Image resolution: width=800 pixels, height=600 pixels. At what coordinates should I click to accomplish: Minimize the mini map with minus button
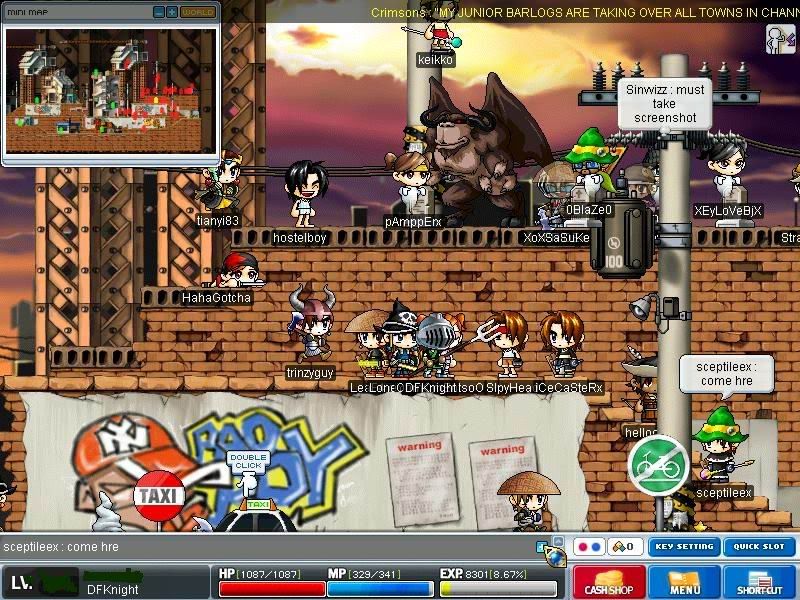click(159, 13)
